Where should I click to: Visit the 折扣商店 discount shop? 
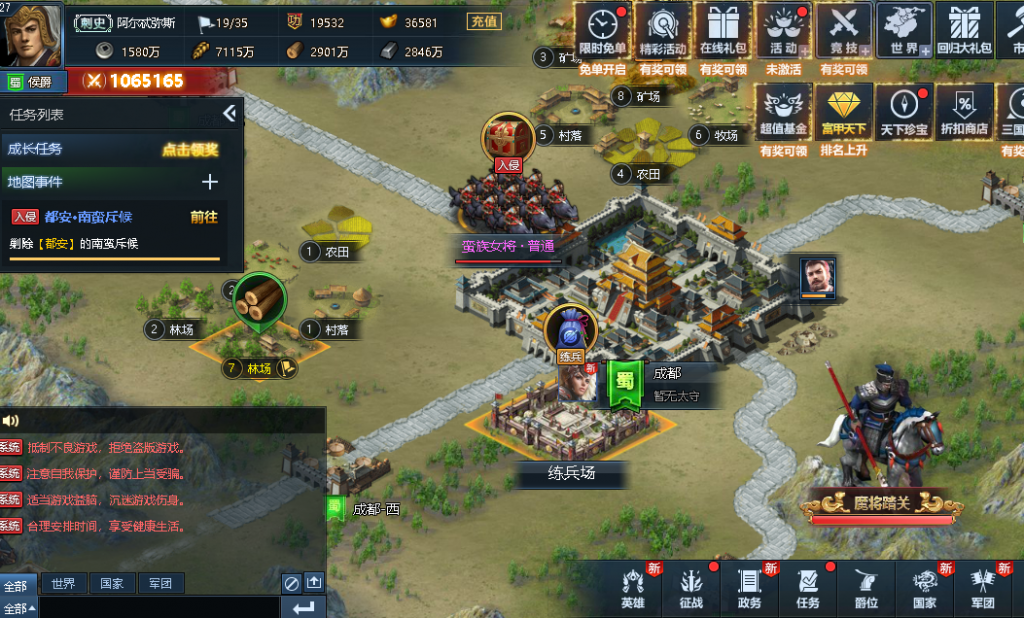click(964, 110)
